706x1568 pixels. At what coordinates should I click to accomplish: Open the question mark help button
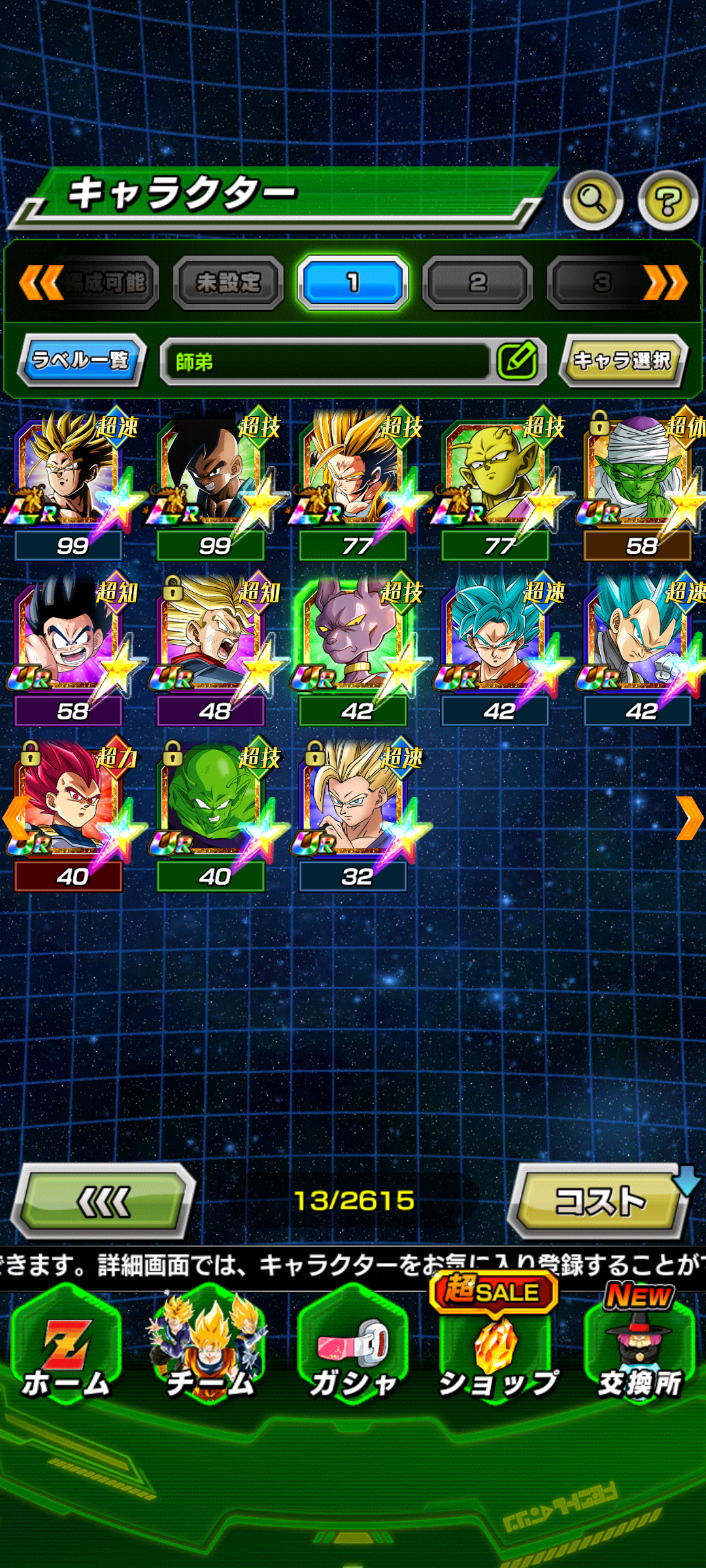click(x=667, y=201)
